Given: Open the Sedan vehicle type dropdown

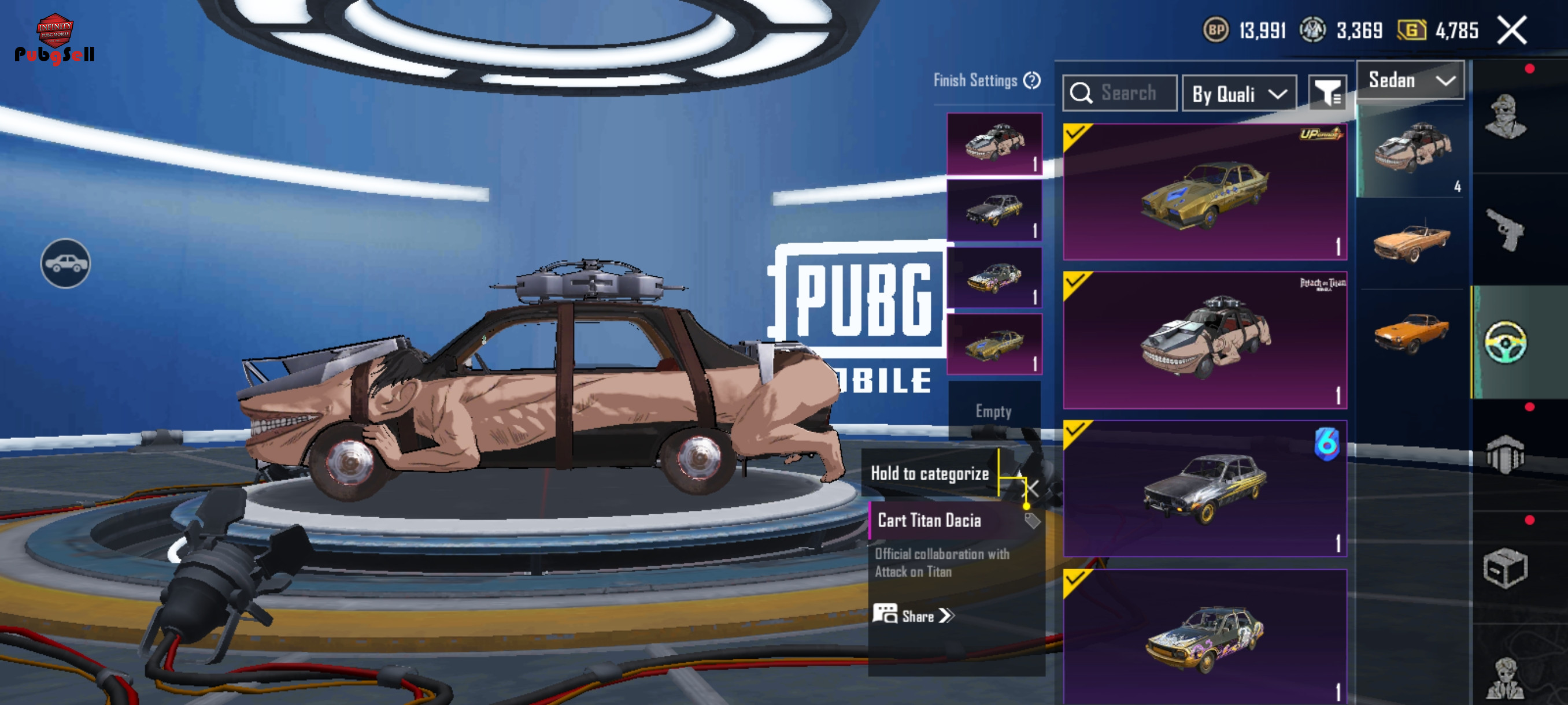Looking at the screenshot, I should (x=1410, y=80).
